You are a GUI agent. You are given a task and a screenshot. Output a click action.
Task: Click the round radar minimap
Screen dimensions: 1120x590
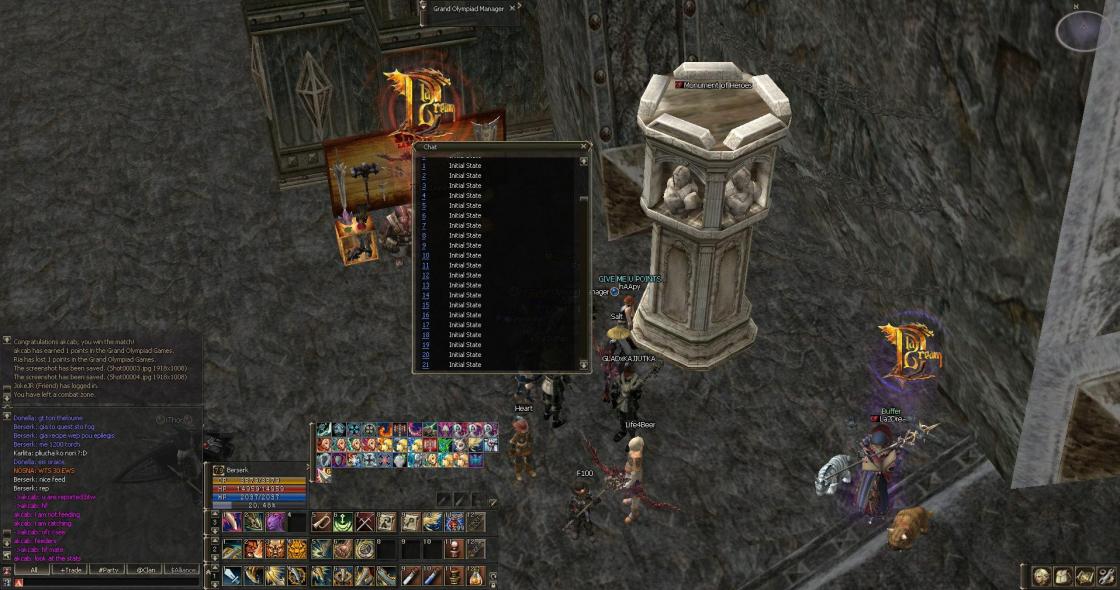click(1084, 31)
